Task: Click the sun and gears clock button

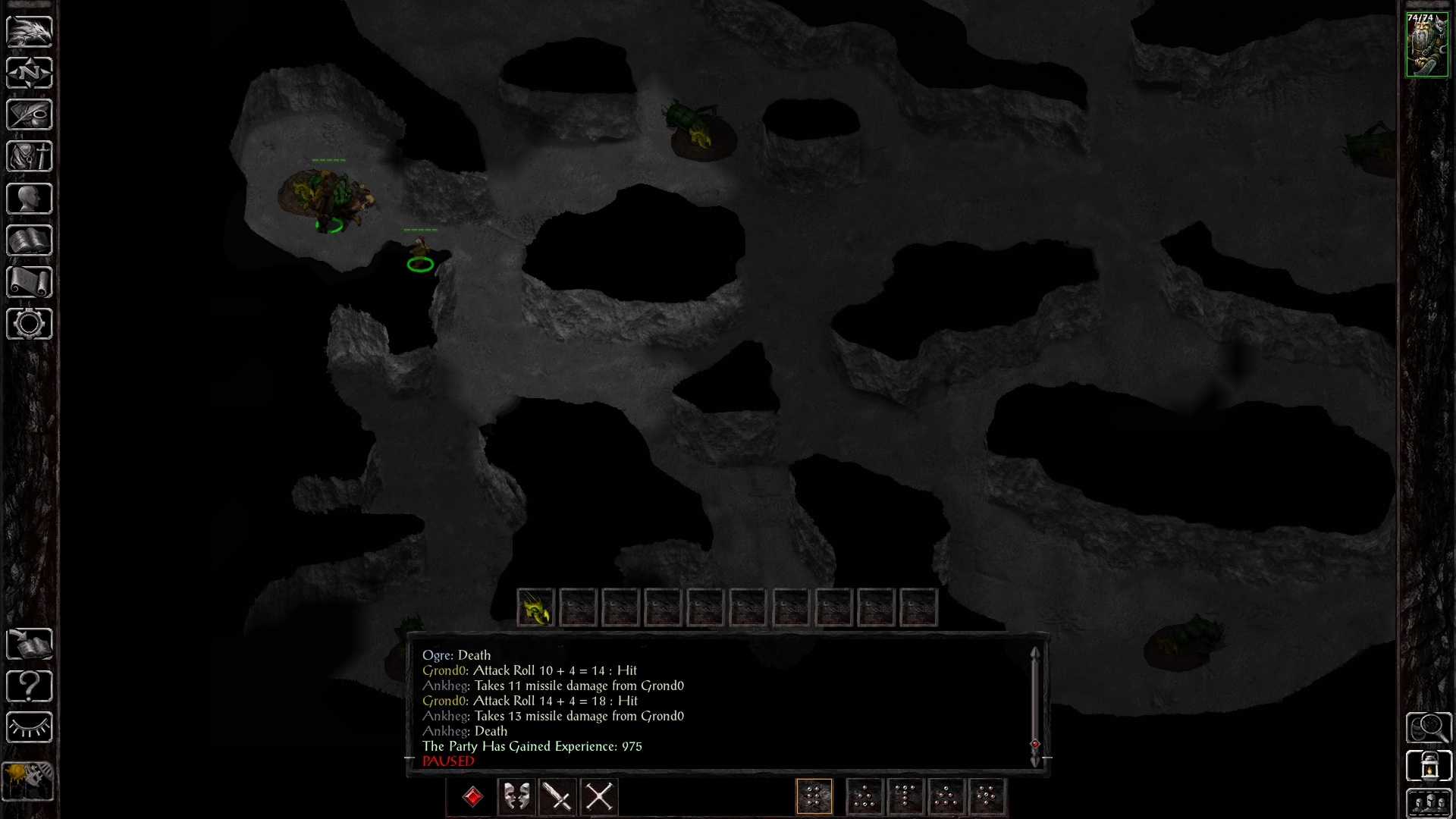Action: (x=29, y=780)
